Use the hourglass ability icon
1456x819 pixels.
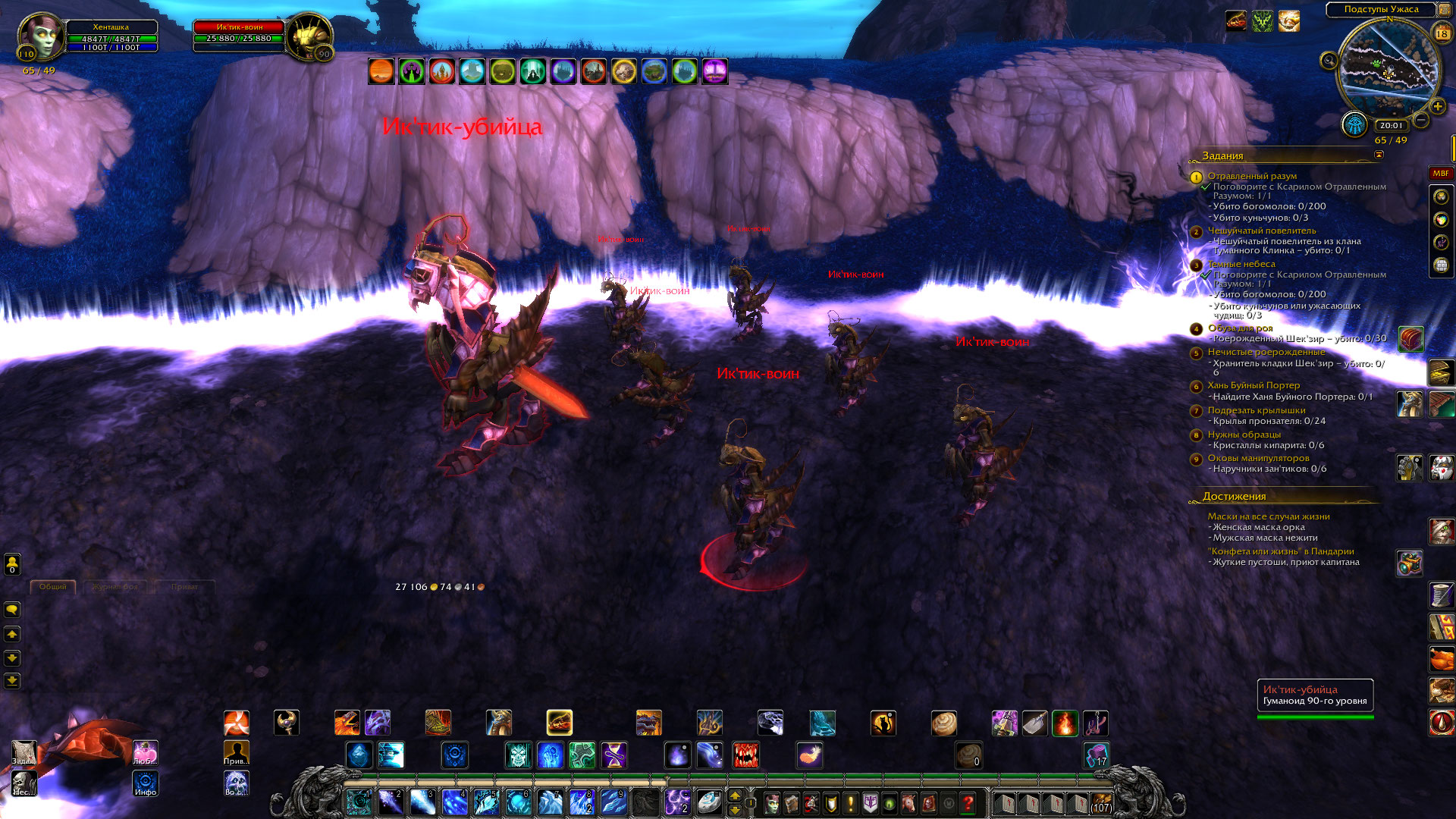(x=614, y=755)
